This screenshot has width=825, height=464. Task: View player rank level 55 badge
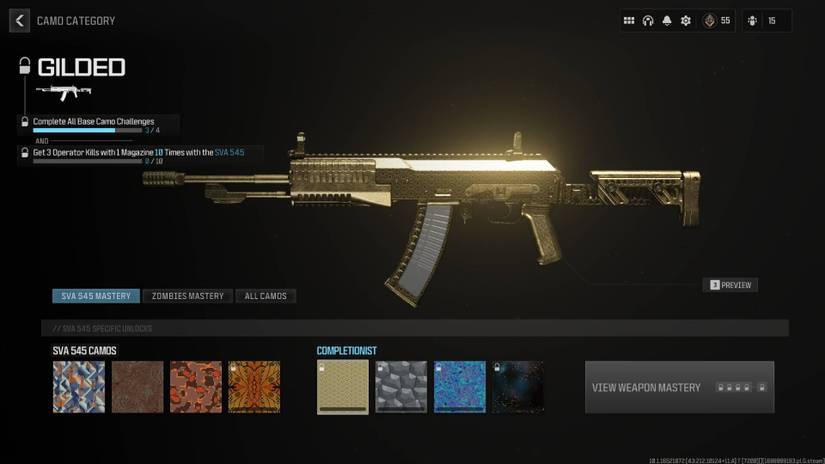717,20
